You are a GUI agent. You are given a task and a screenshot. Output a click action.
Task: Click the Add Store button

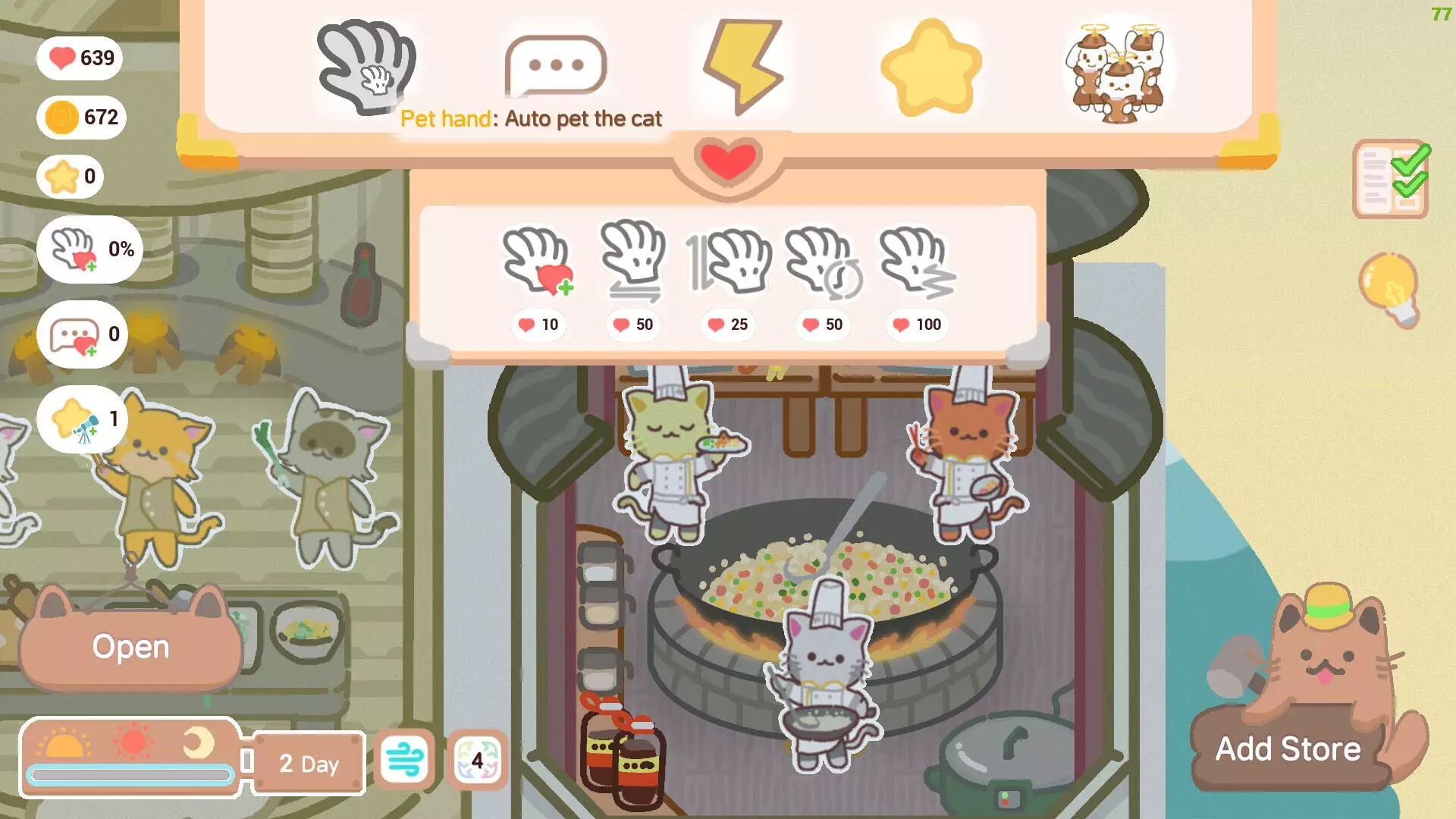pos(1289,749)
